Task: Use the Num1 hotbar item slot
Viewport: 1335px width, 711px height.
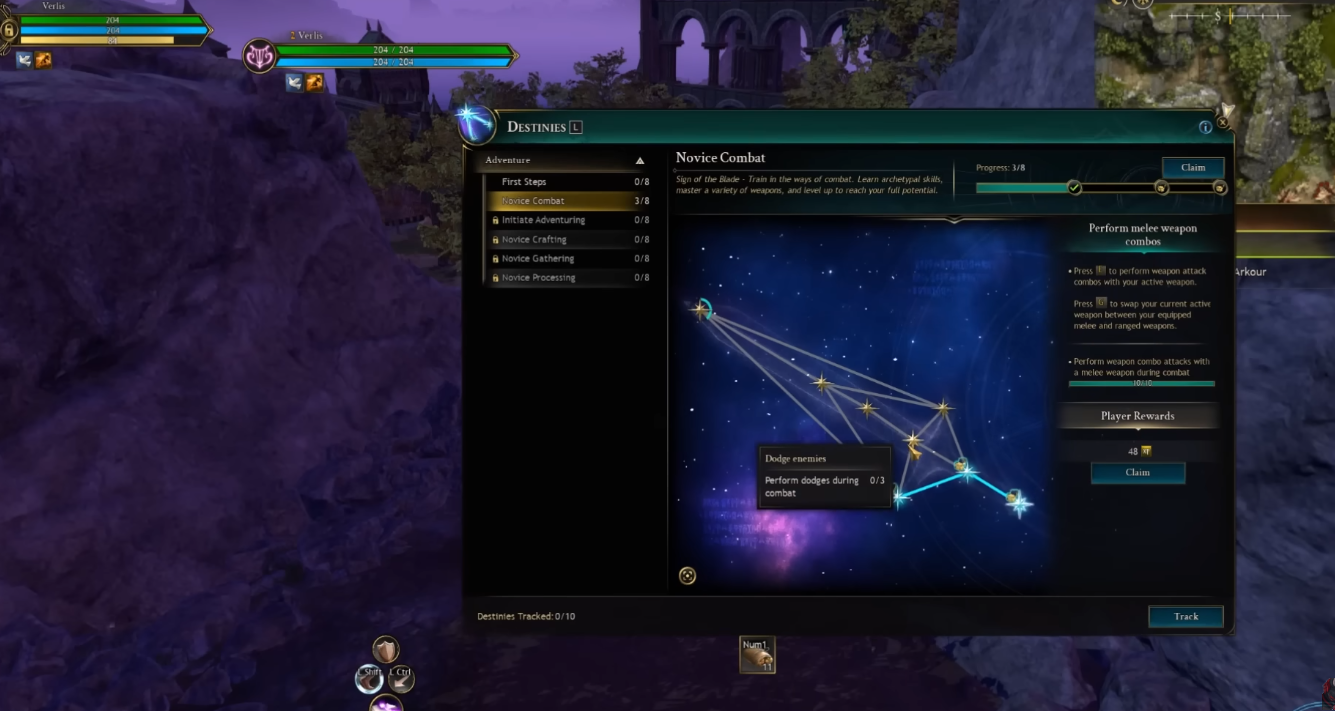Action: (757, 655)
